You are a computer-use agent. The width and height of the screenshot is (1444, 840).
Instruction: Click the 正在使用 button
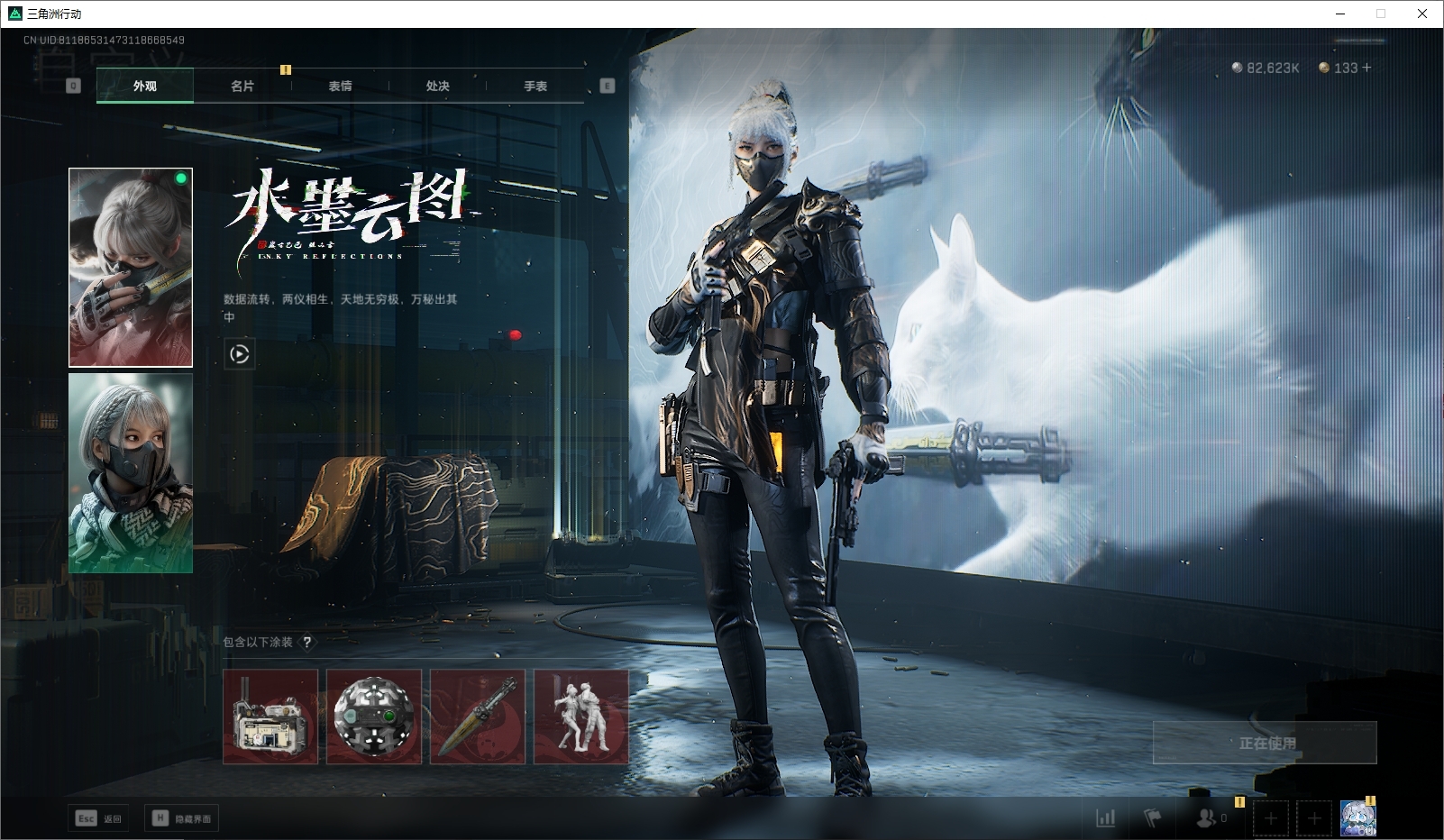[x=1265, y=743]
